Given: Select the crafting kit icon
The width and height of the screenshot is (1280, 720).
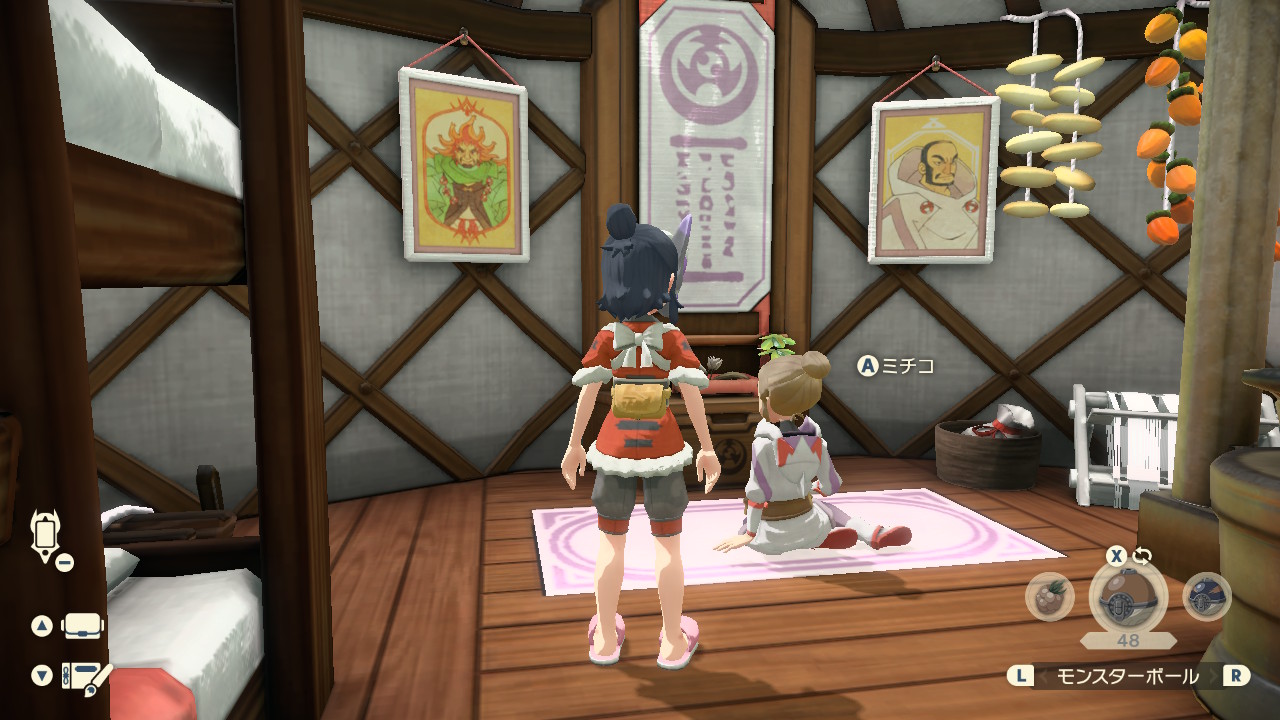Looking at the screenshot, I should click(82, 675).
